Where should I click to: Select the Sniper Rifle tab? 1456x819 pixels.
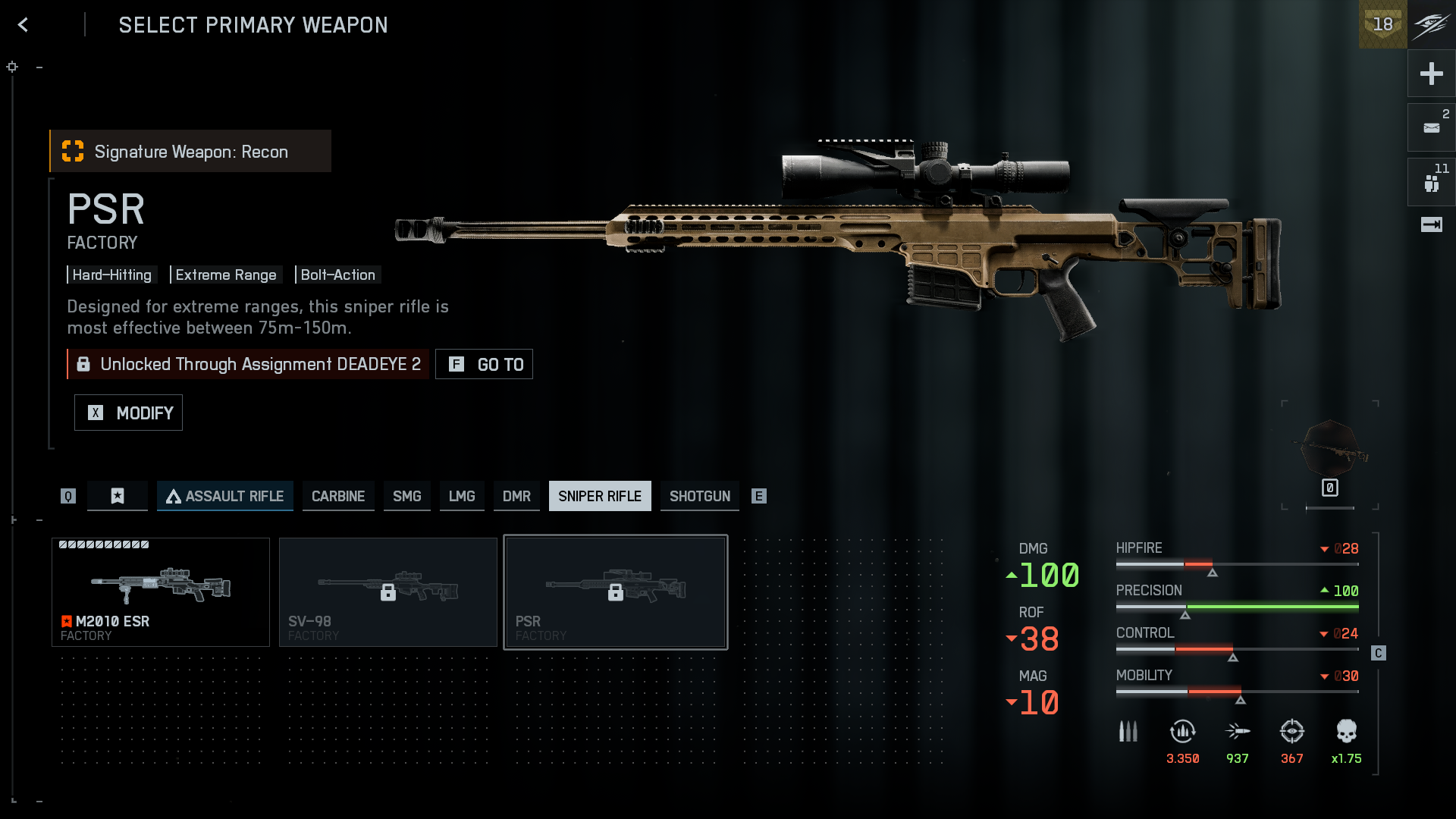pyautogui.click(x=600, y=496)
